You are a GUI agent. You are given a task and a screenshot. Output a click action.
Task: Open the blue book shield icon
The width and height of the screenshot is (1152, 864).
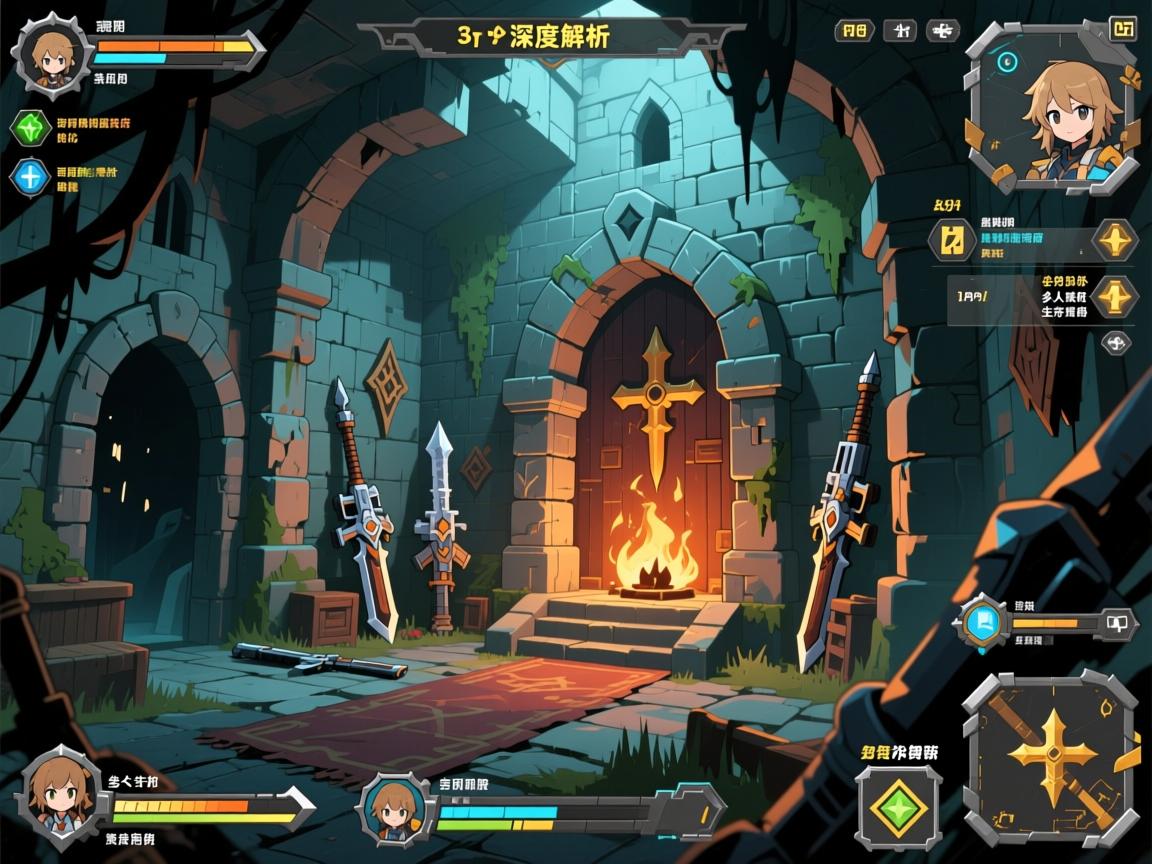981,622
